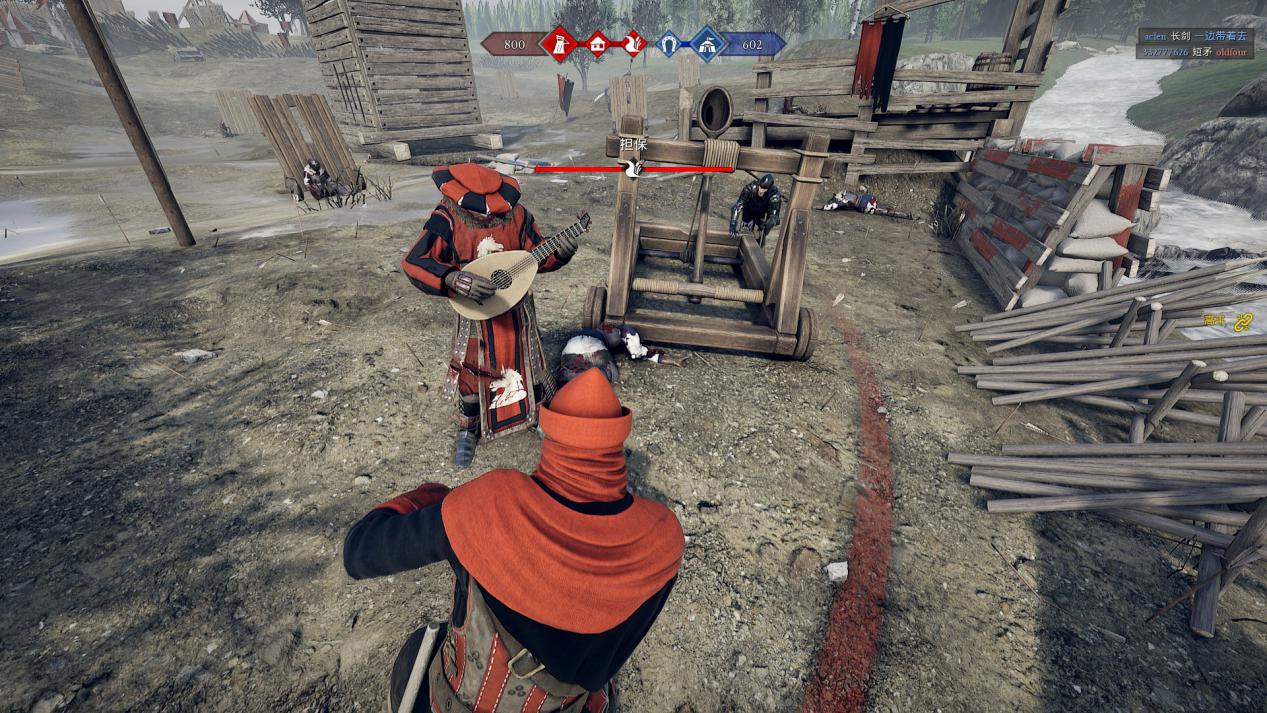
Task: Choose the red squirrel objective icon
Action: click(634, 44)
